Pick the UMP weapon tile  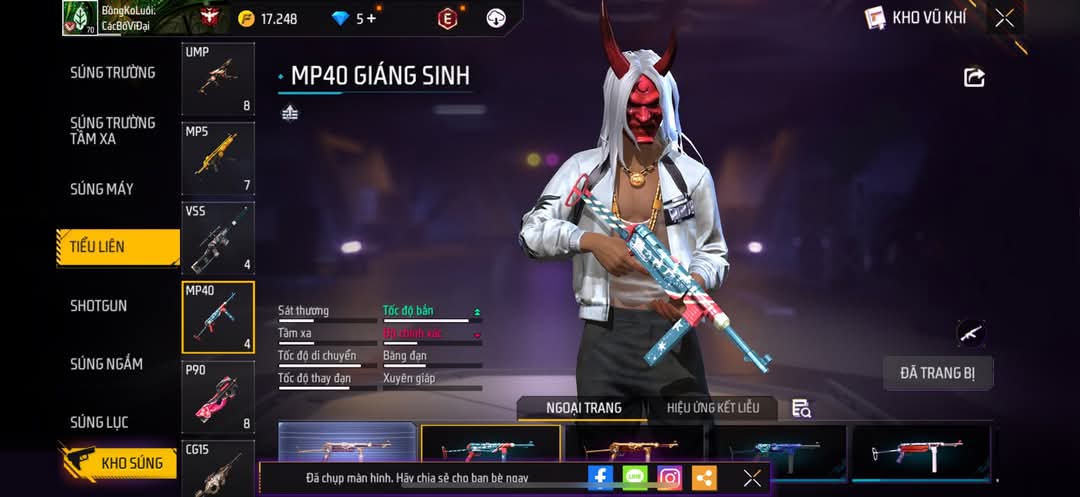tap(218, 79)
